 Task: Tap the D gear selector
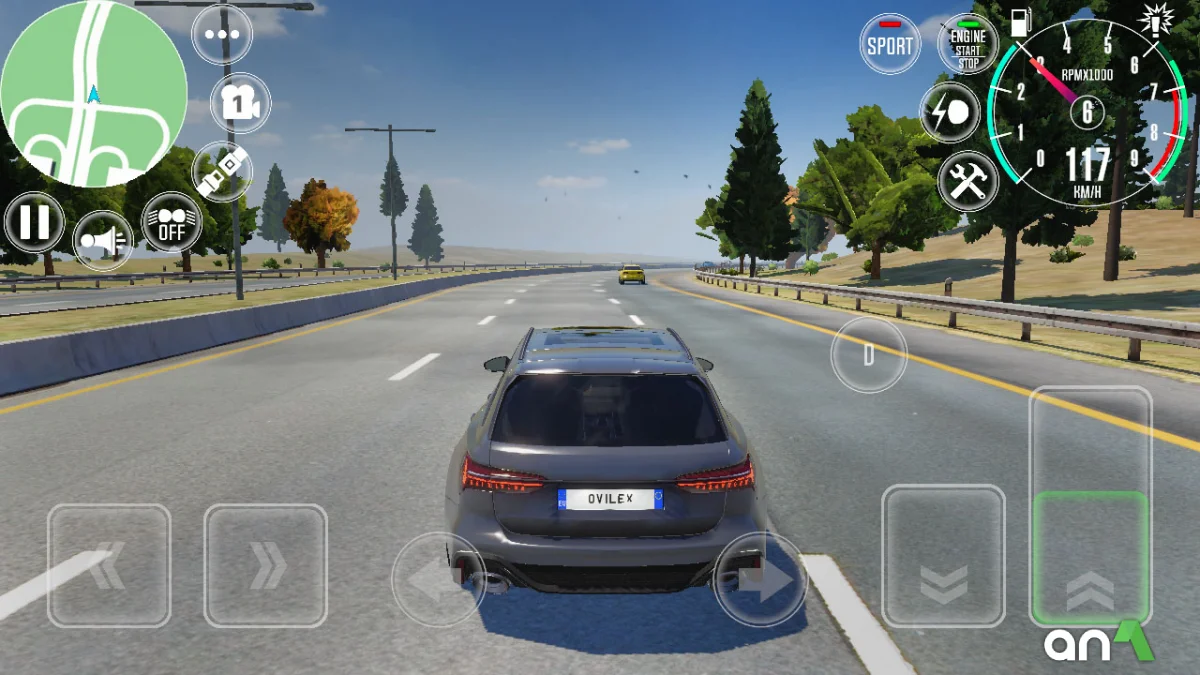tap(869, 354)
